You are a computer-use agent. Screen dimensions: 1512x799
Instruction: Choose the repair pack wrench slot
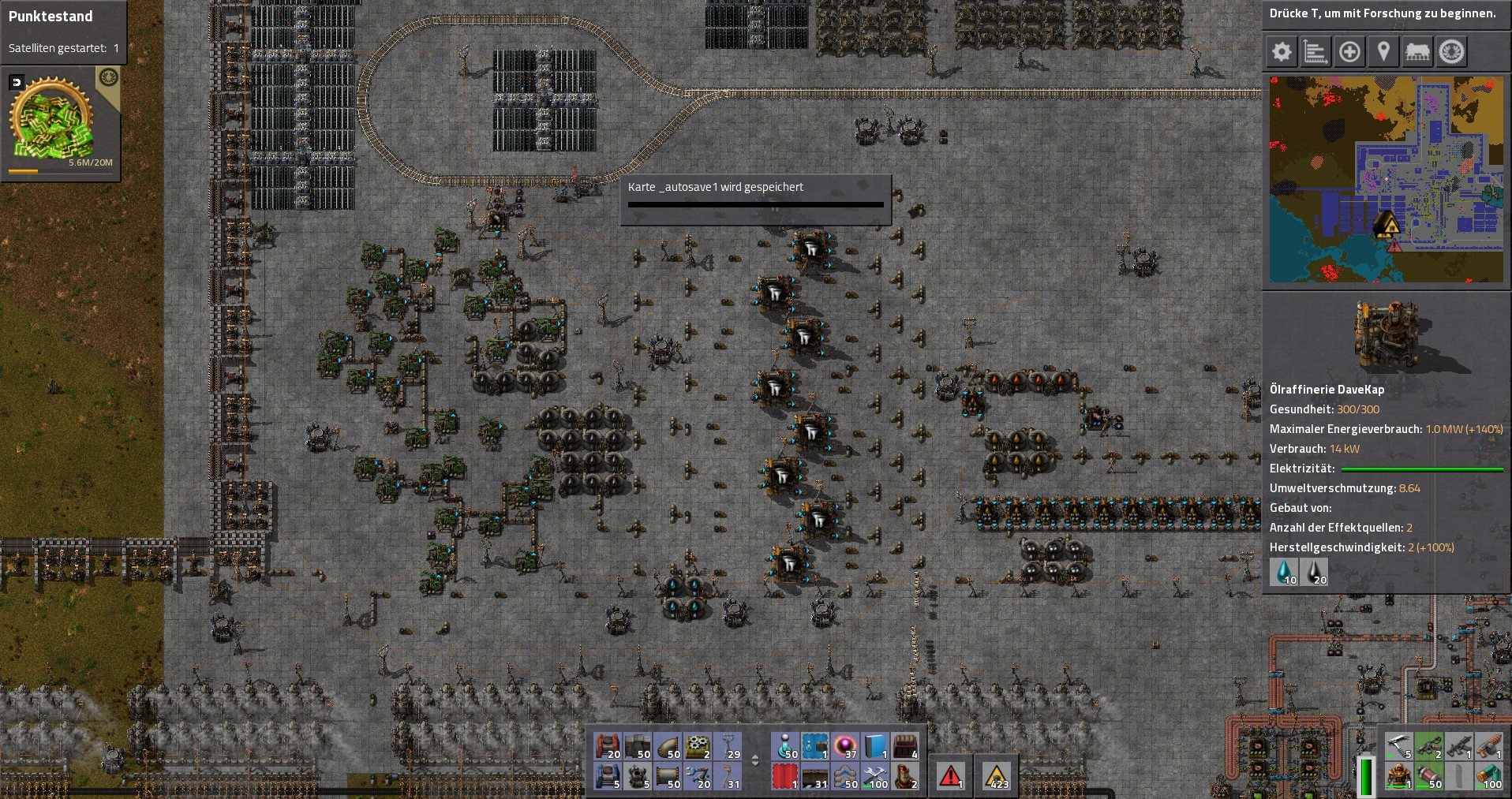click(874, 776)
